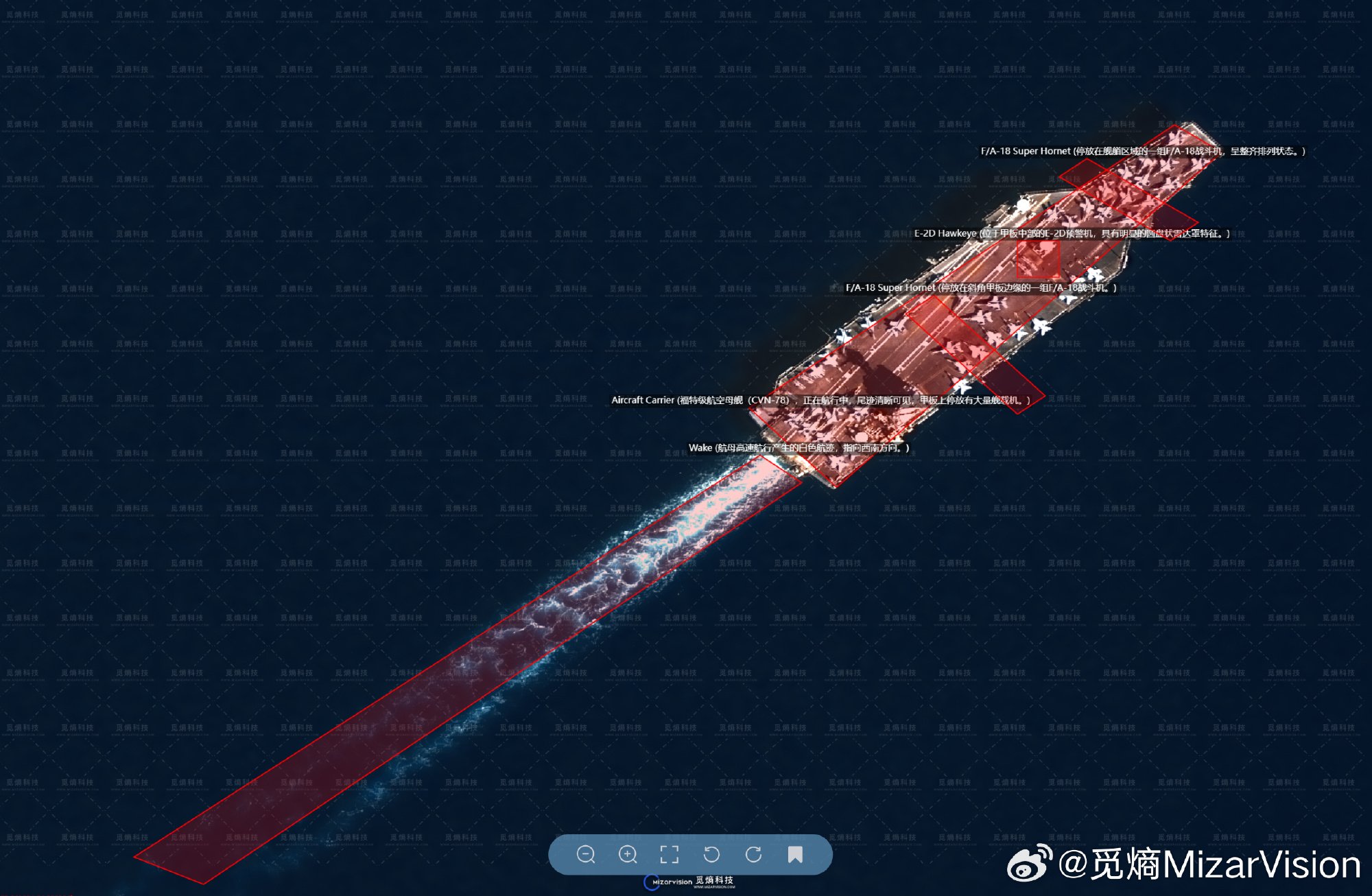Select the zoom out magnifier tool
The height and width of the screenshot is (896, 1372).
coord(587,854)
